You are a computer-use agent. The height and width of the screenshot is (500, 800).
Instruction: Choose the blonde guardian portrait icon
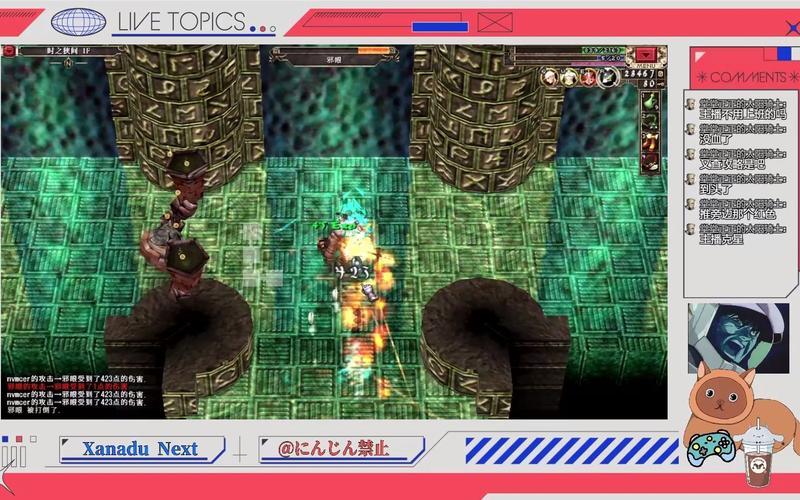coord(569,76)
